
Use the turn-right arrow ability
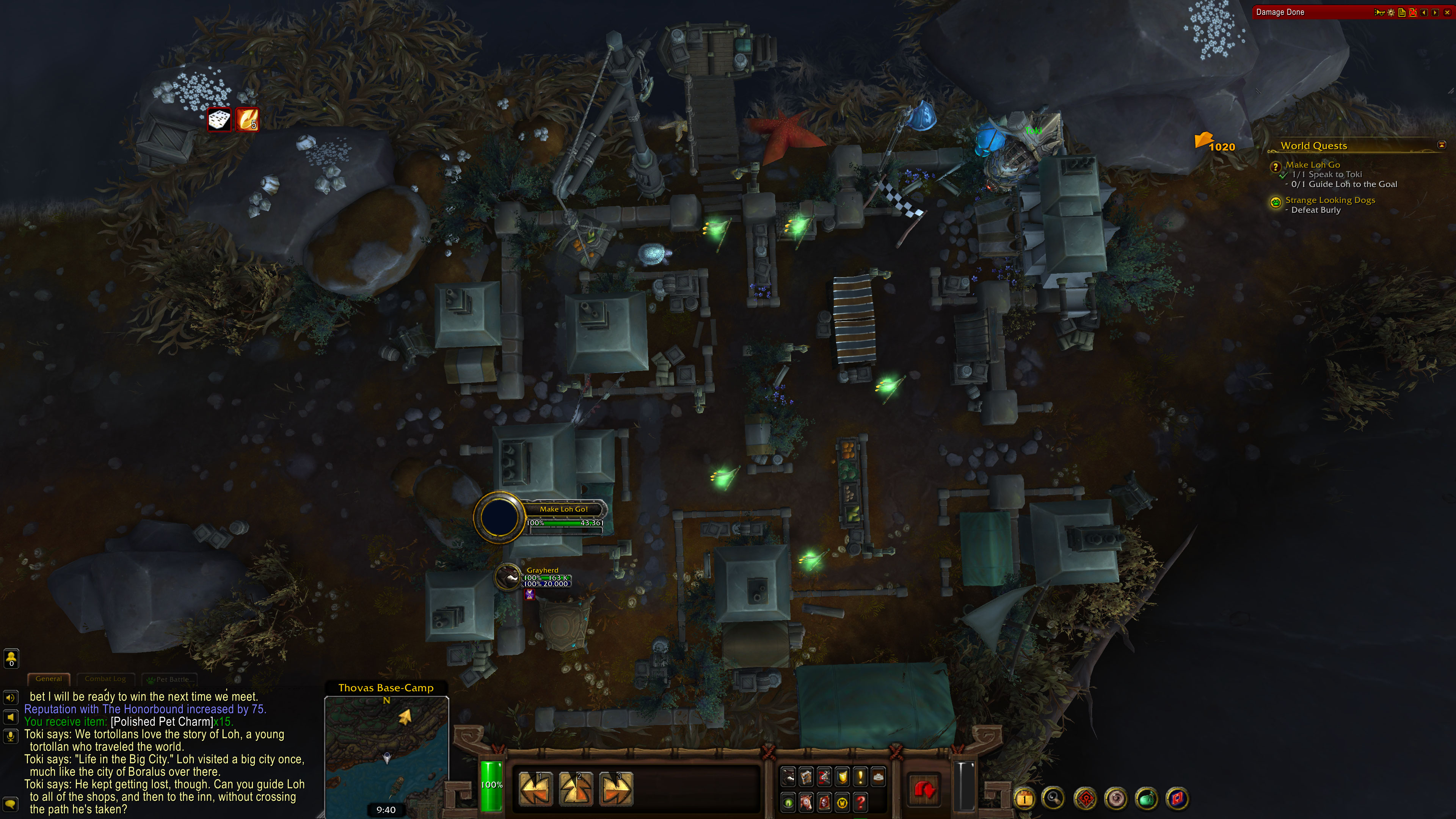coord(615,789)
